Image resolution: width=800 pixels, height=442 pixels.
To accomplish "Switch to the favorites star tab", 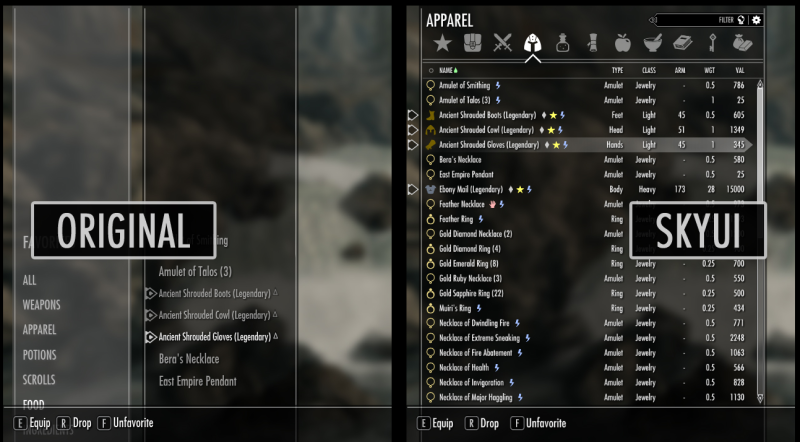I will click(x=442, y=43).
